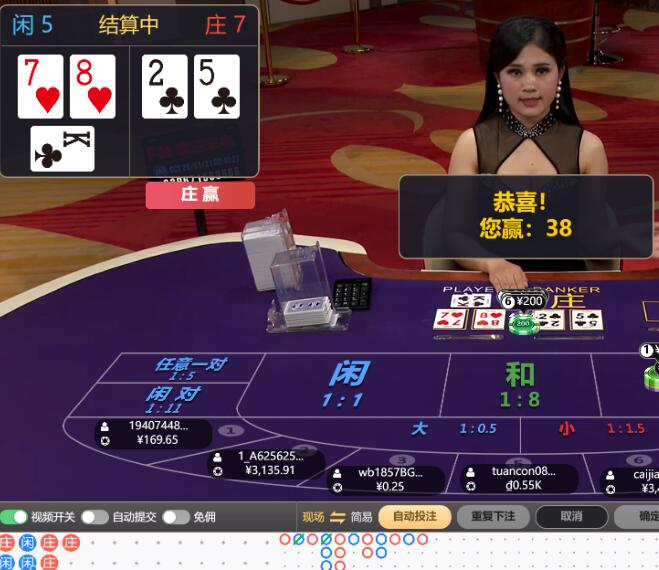This screenshot has width=659, height=570.
Task: Turn on the 免佣 commission-free toggle
Action: click(x=176, y=517)
